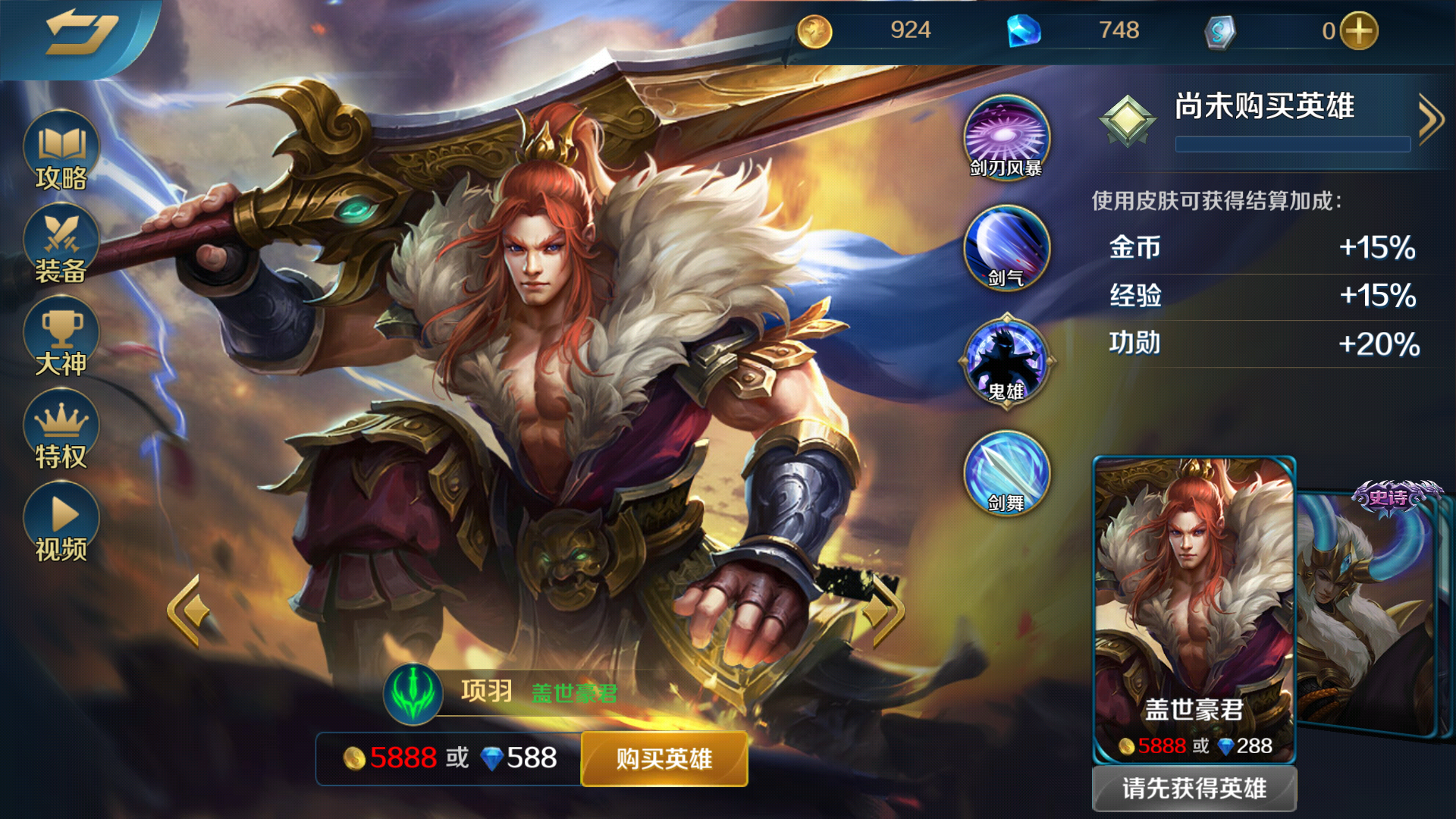The height and width of the screenshot is (819, 1456).
Task: Buy the hero with 购买英雄 button
Action: point(664,758)
